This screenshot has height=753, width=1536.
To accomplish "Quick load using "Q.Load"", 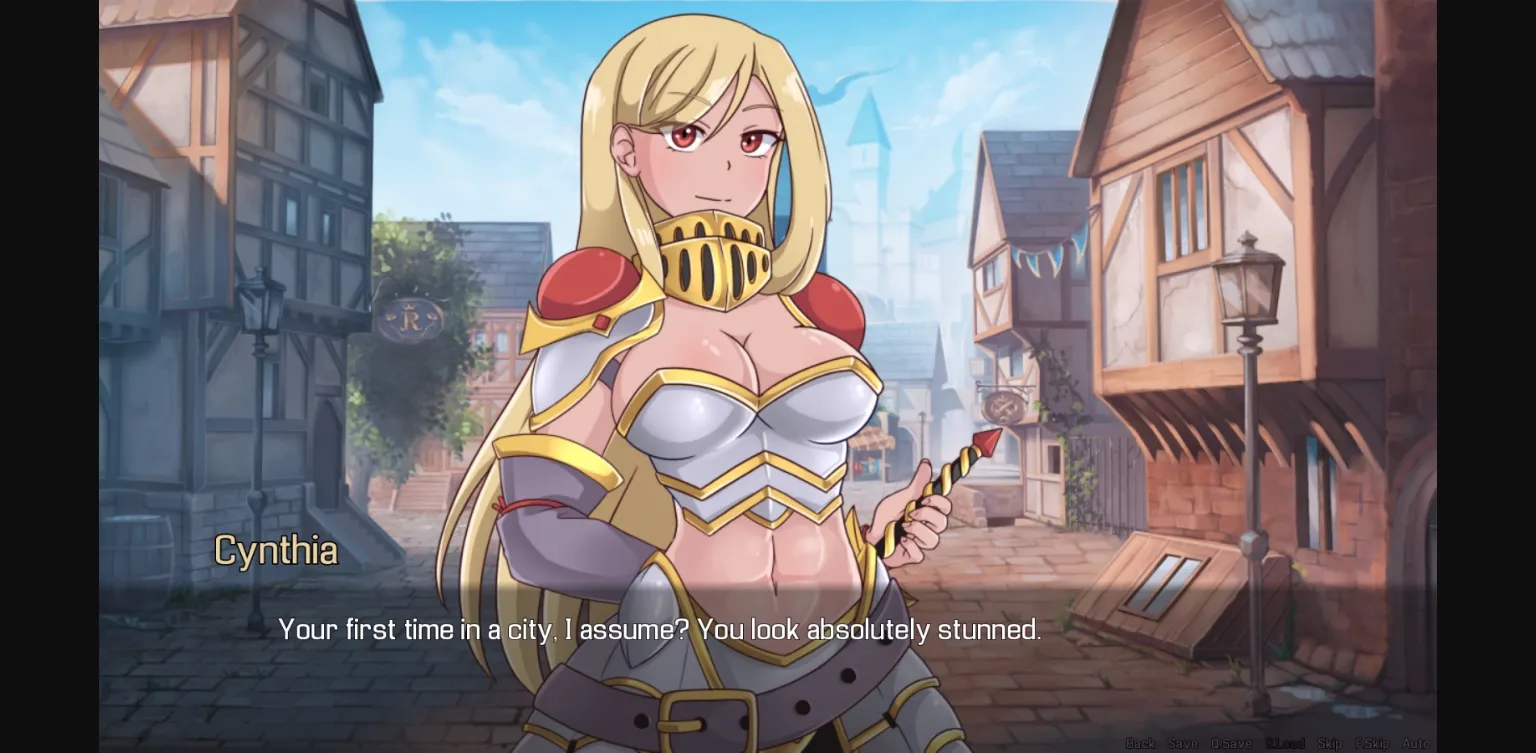I will [x=1287, y=743].
